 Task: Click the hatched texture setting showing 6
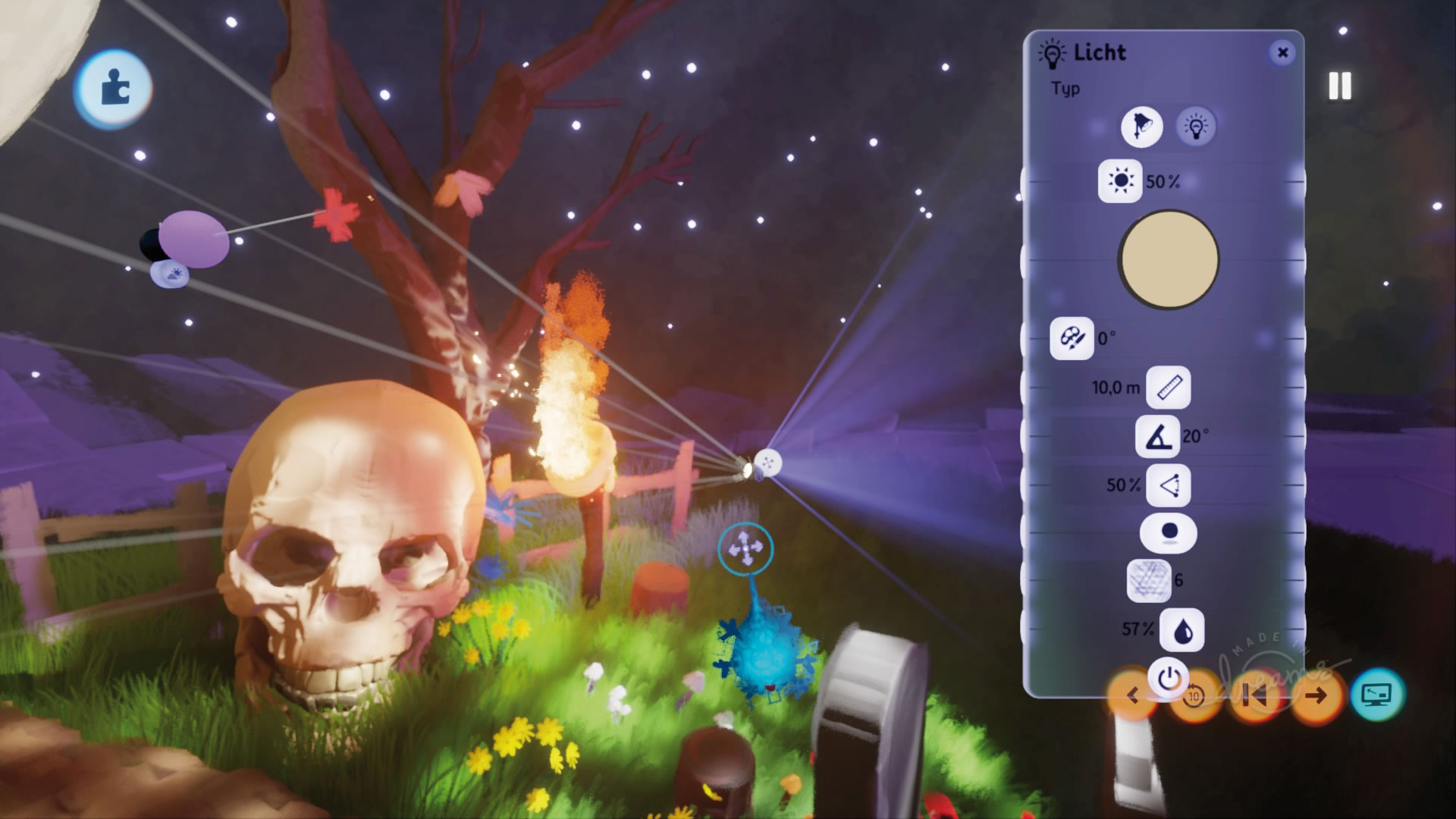pos(1148,581)
